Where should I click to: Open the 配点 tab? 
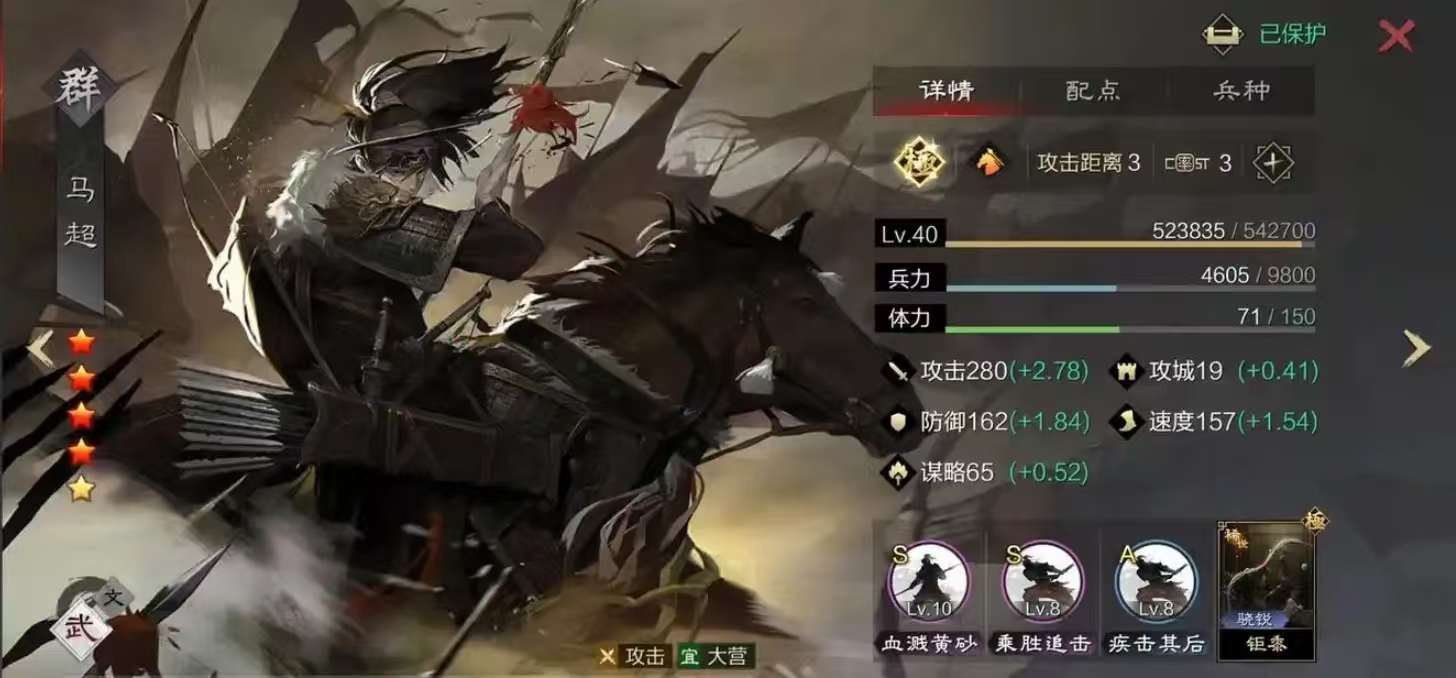(1093, 91)
